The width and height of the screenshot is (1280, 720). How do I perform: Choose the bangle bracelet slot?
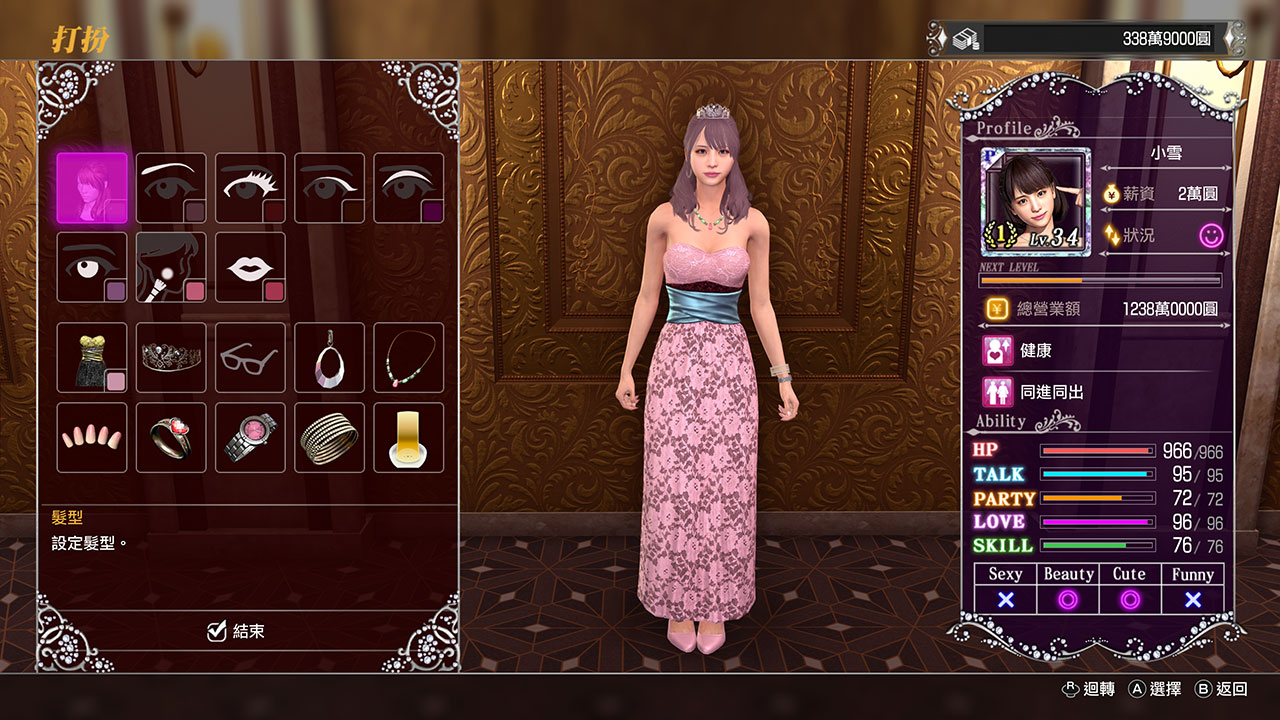[x=329, y=437]
